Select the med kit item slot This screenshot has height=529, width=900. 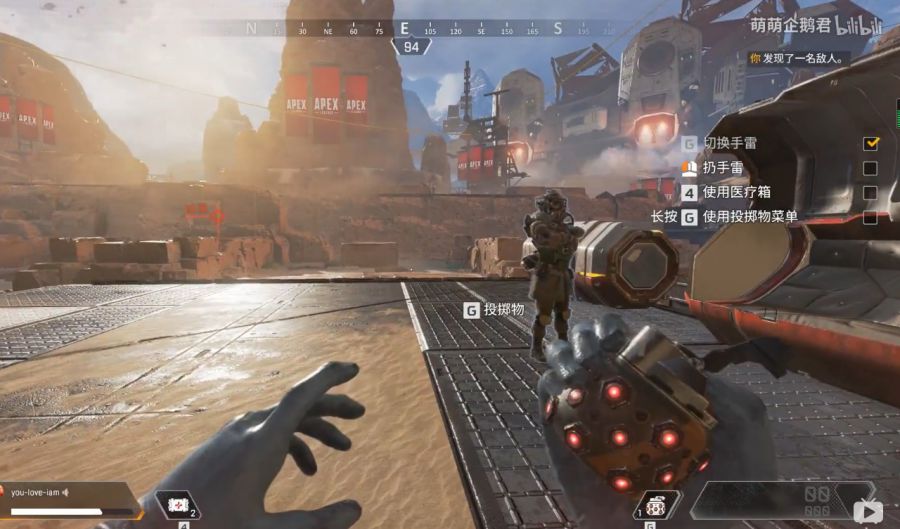[x=180, y=506]
